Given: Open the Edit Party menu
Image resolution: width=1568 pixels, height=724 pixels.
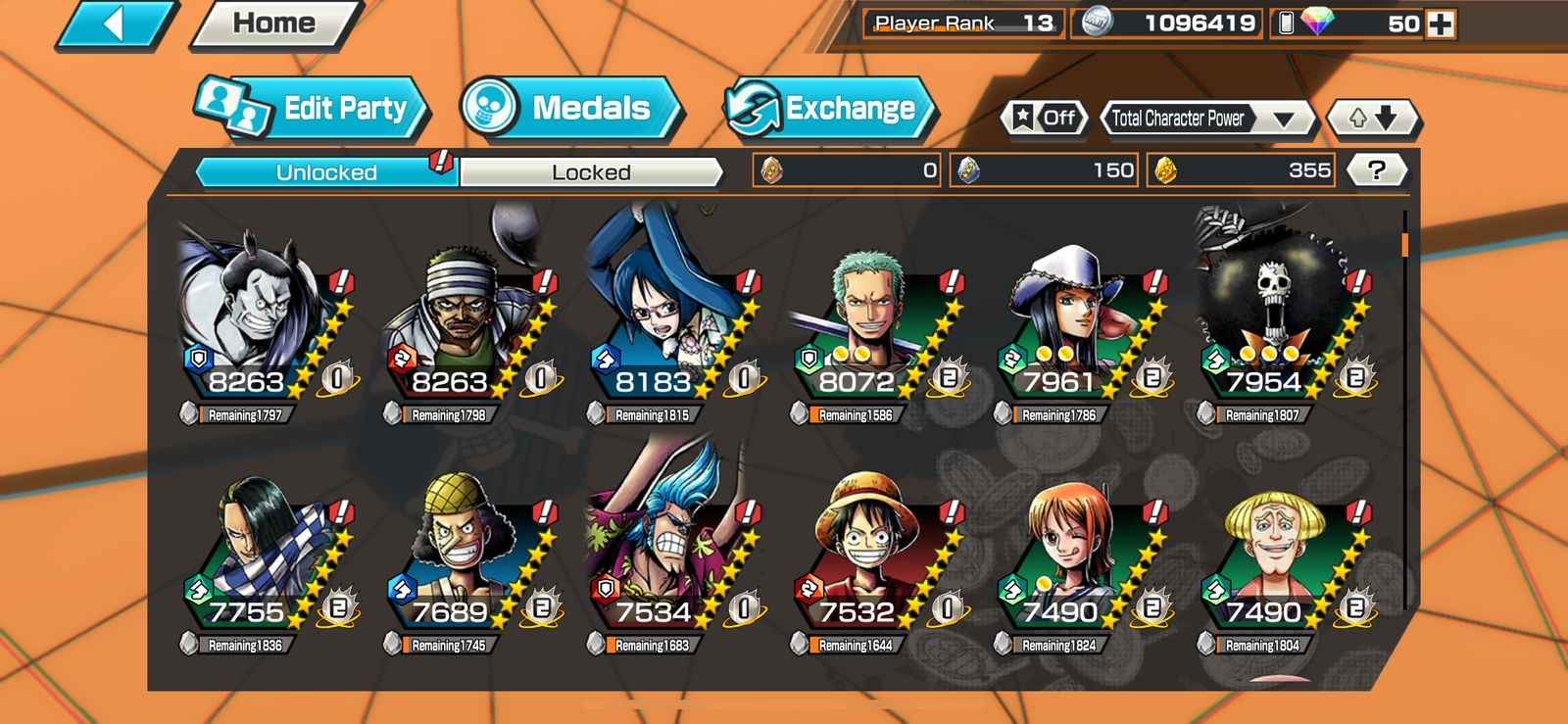Looking at the screenshot, I should point(312,108).
